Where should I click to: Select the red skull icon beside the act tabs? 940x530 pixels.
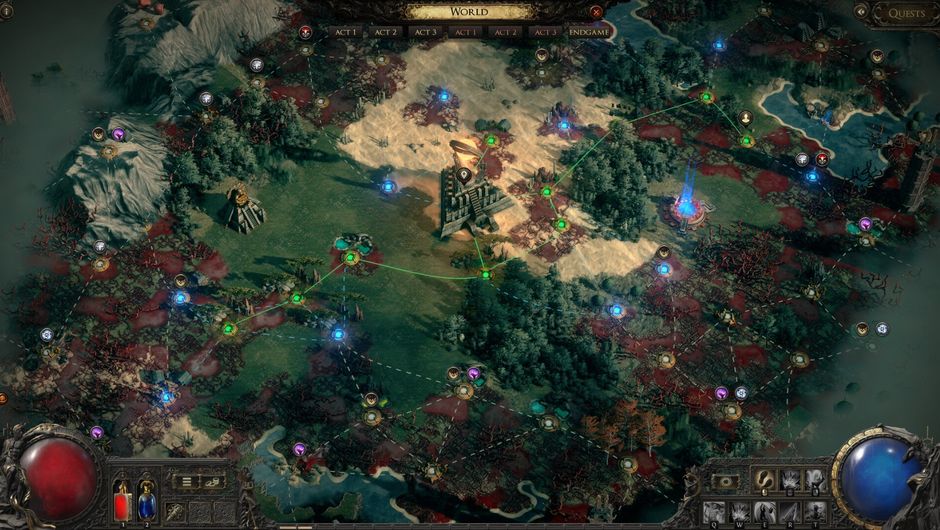pos(305,32)
